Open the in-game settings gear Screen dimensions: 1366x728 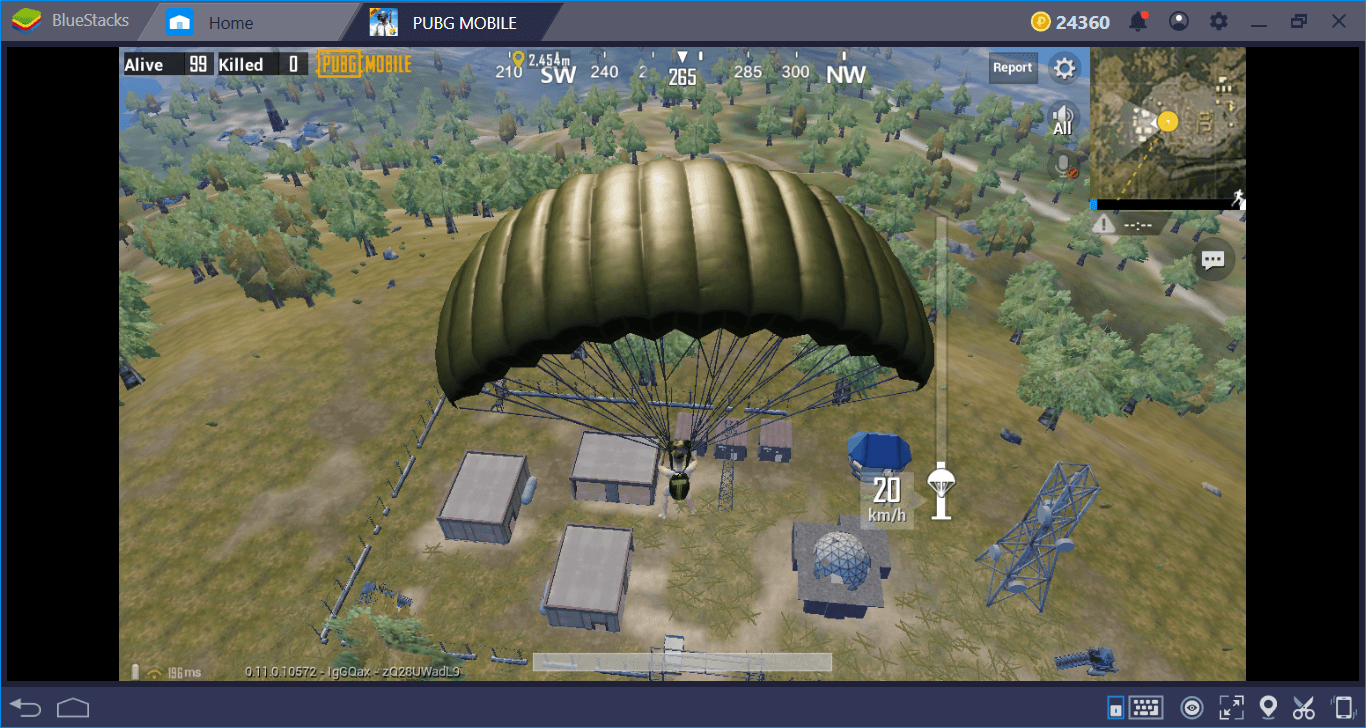tap(1064, 68)
